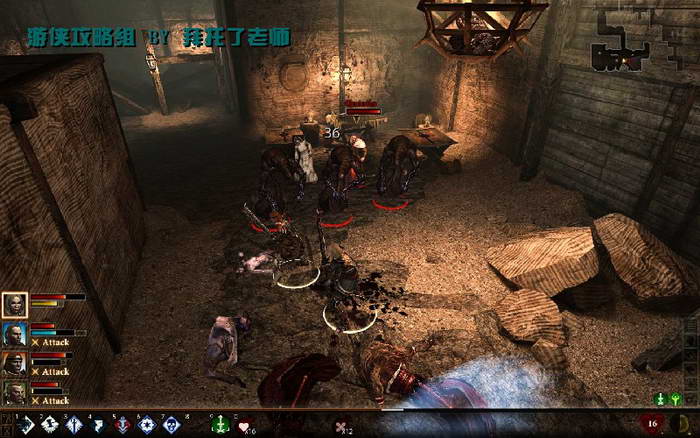Activate the star emblem ability in slot 6
The image size is (700, 438).
(148, 425)
